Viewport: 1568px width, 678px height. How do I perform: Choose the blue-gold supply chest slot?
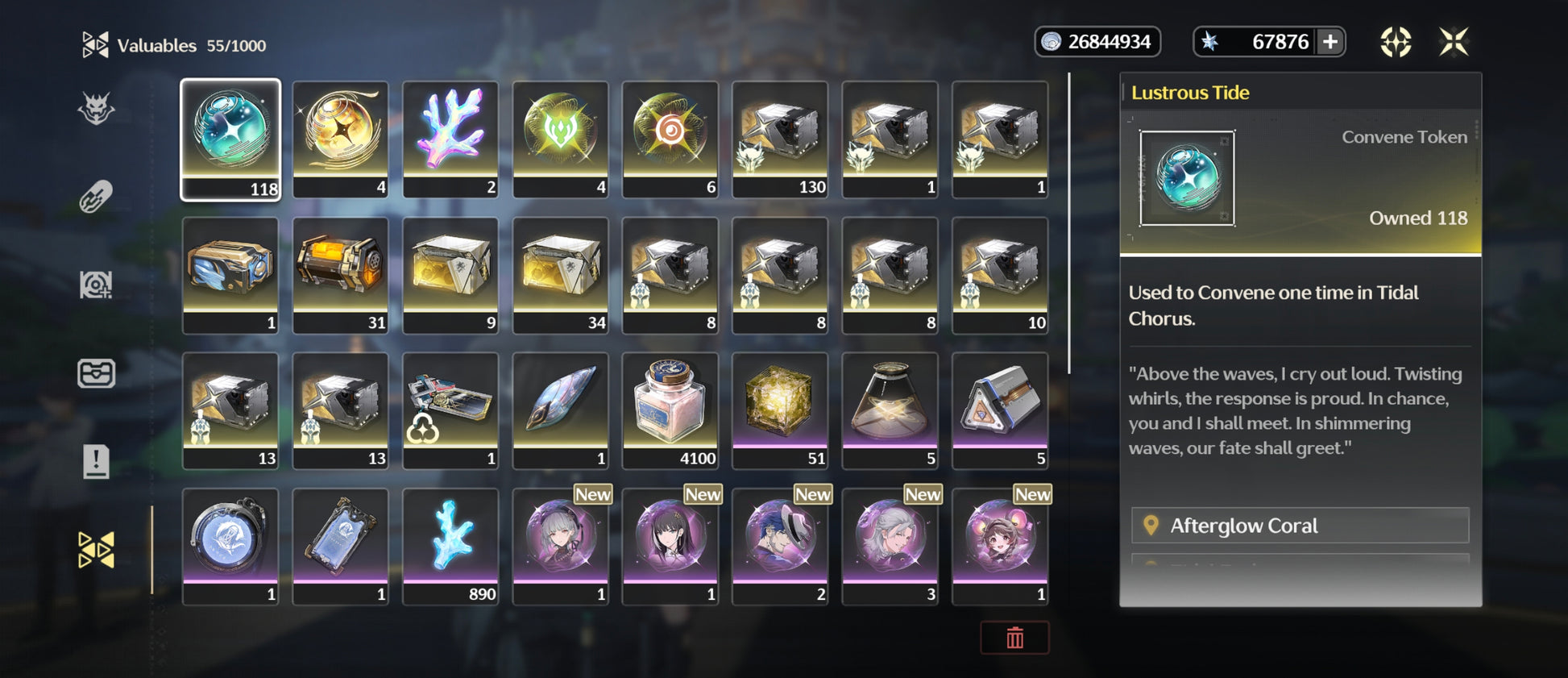tap(230, 274)
